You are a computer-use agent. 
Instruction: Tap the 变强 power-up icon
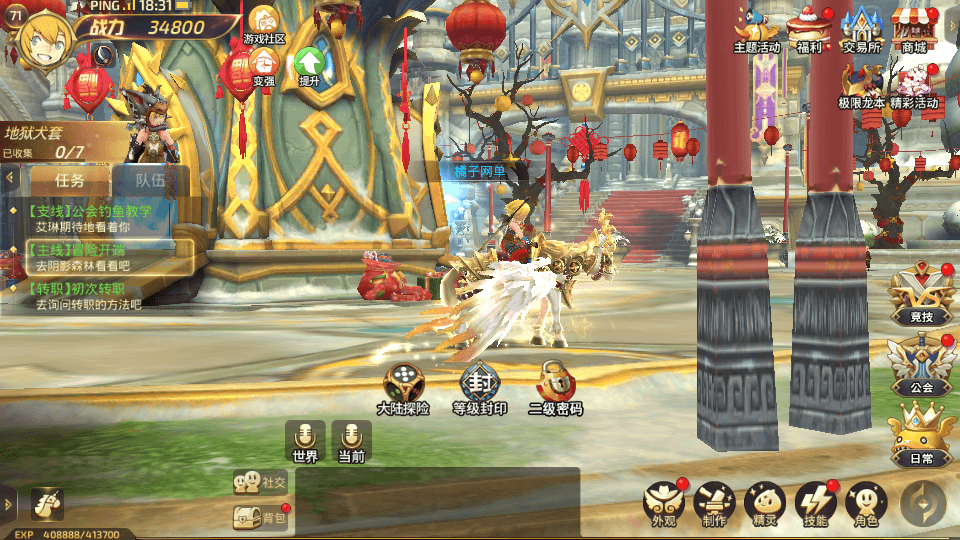tap(264, 66)
